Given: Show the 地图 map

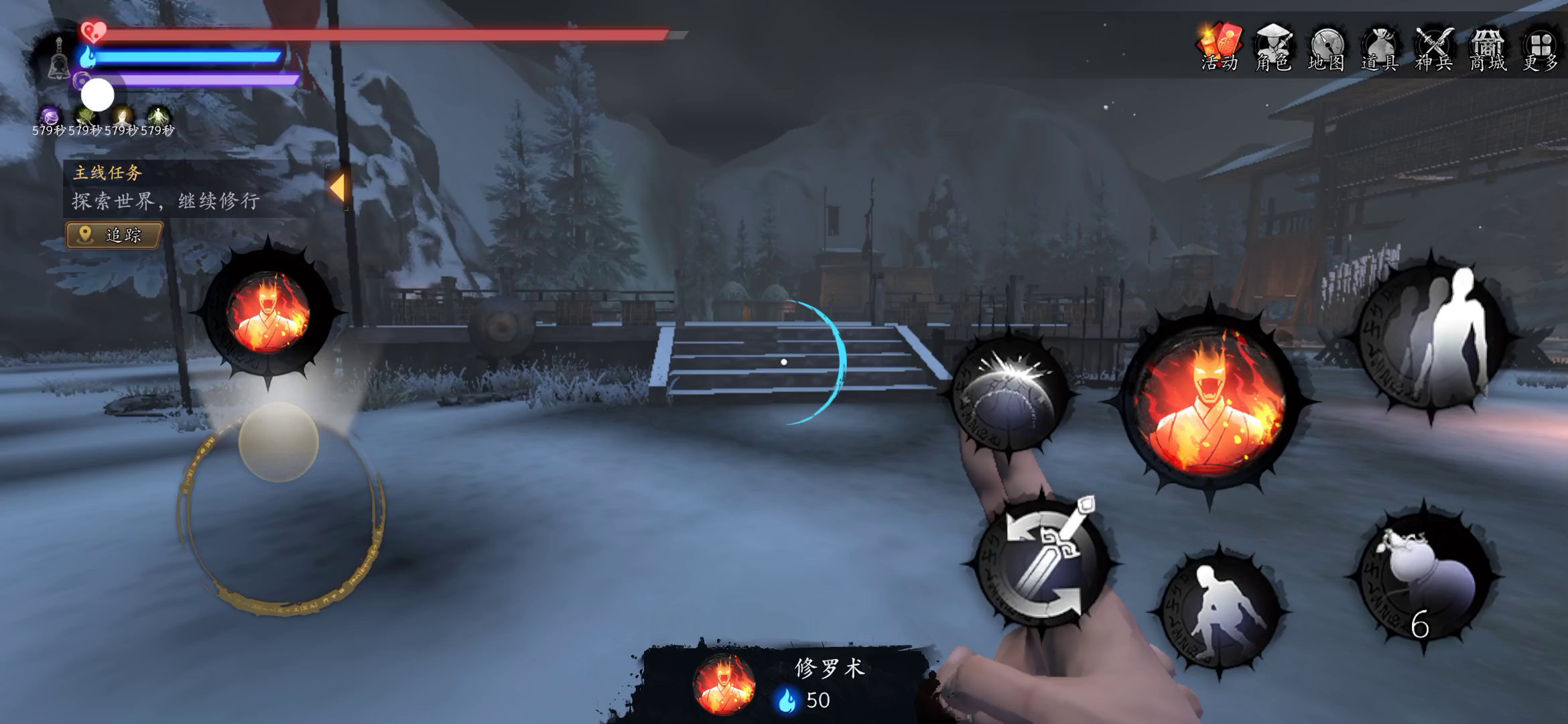Looking at the screenshot, I should [x=1327, y=47].
